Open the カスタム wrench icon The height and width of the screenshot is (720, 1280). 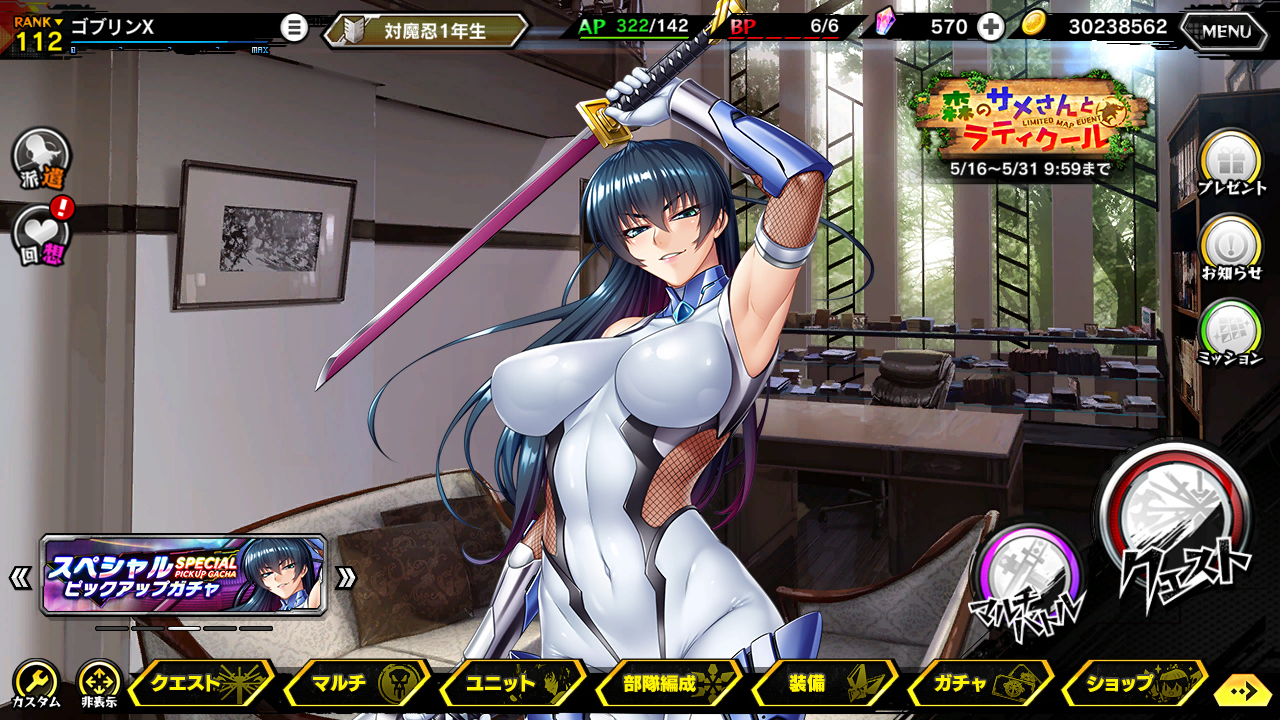[x=35, y=684]
